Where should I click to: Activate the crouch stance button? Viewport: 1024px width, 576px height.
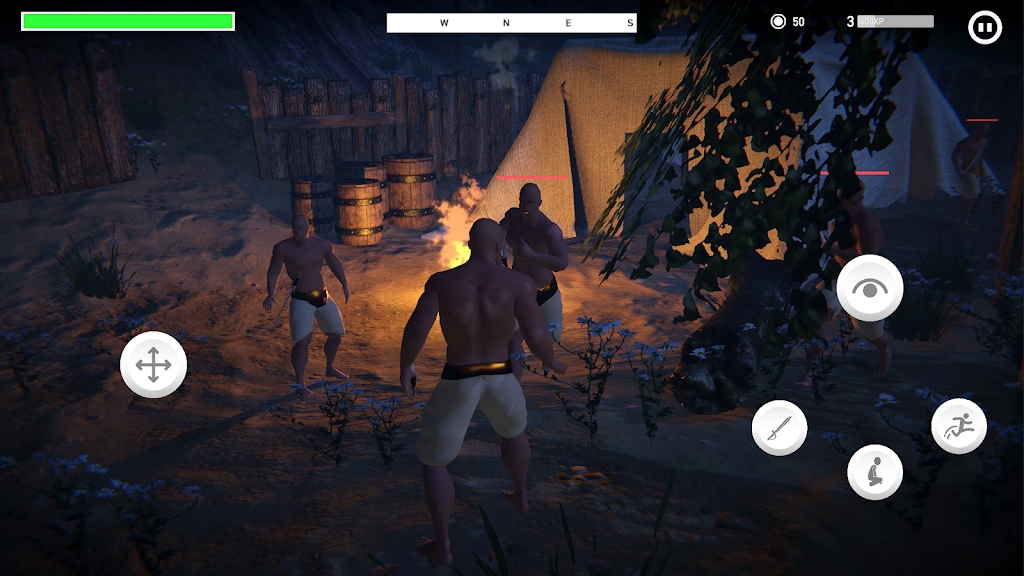875,472
